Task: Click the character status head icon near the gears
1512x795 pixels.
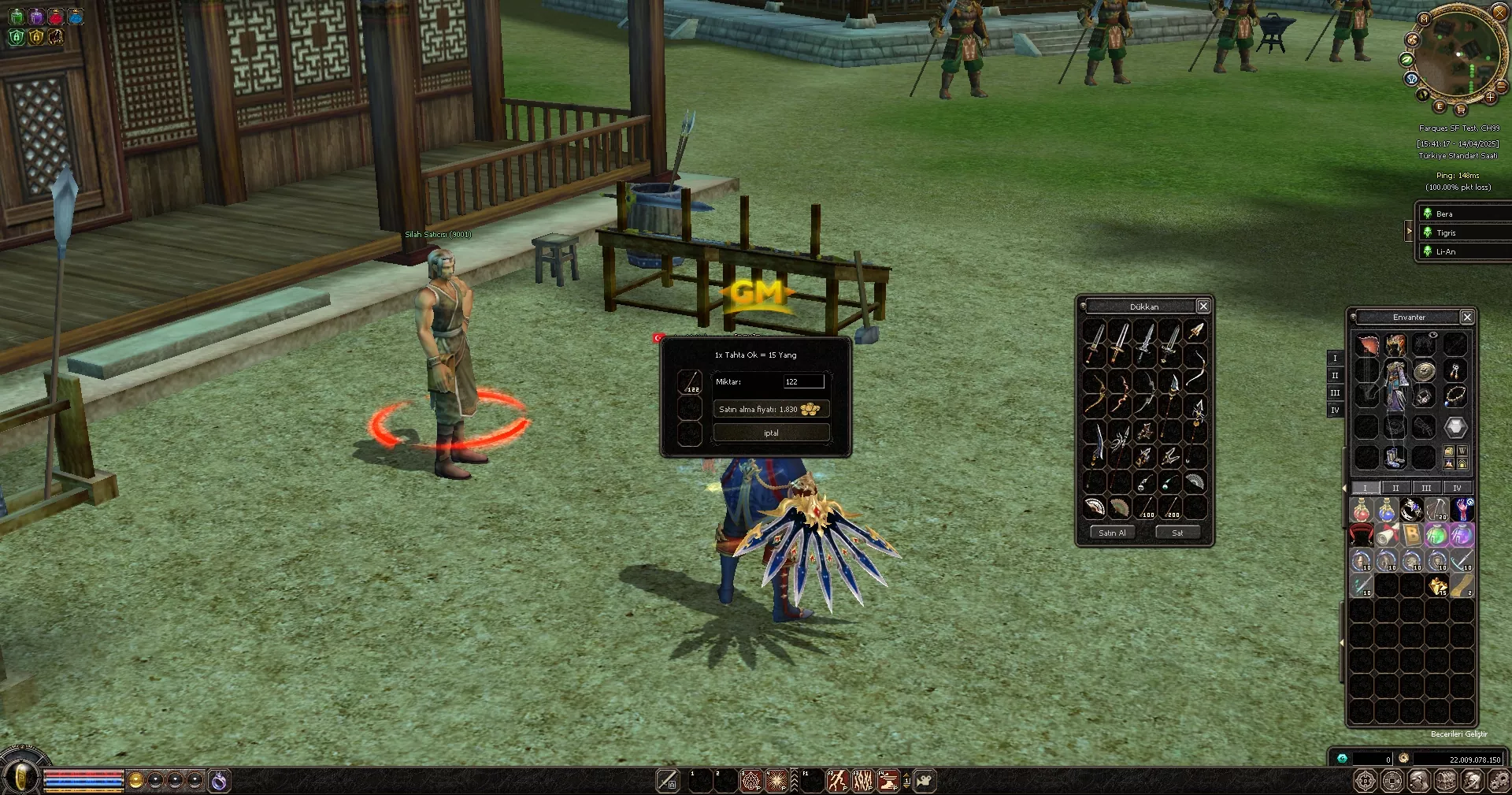Action: click(x=1418, y=780)
